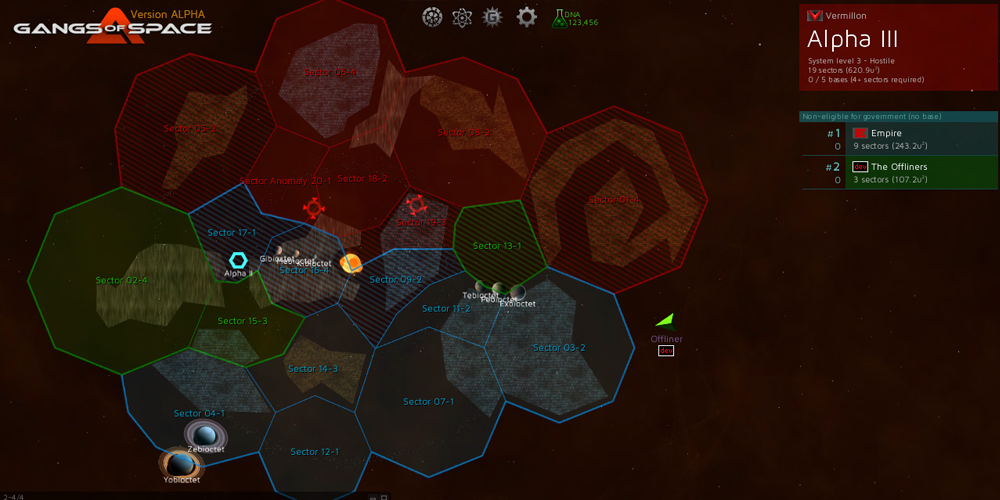Image resolution: width=1000 pixels, height=500 pixels.
Task: Select The Offliners ranking row
Action: (x=900, y=173)
